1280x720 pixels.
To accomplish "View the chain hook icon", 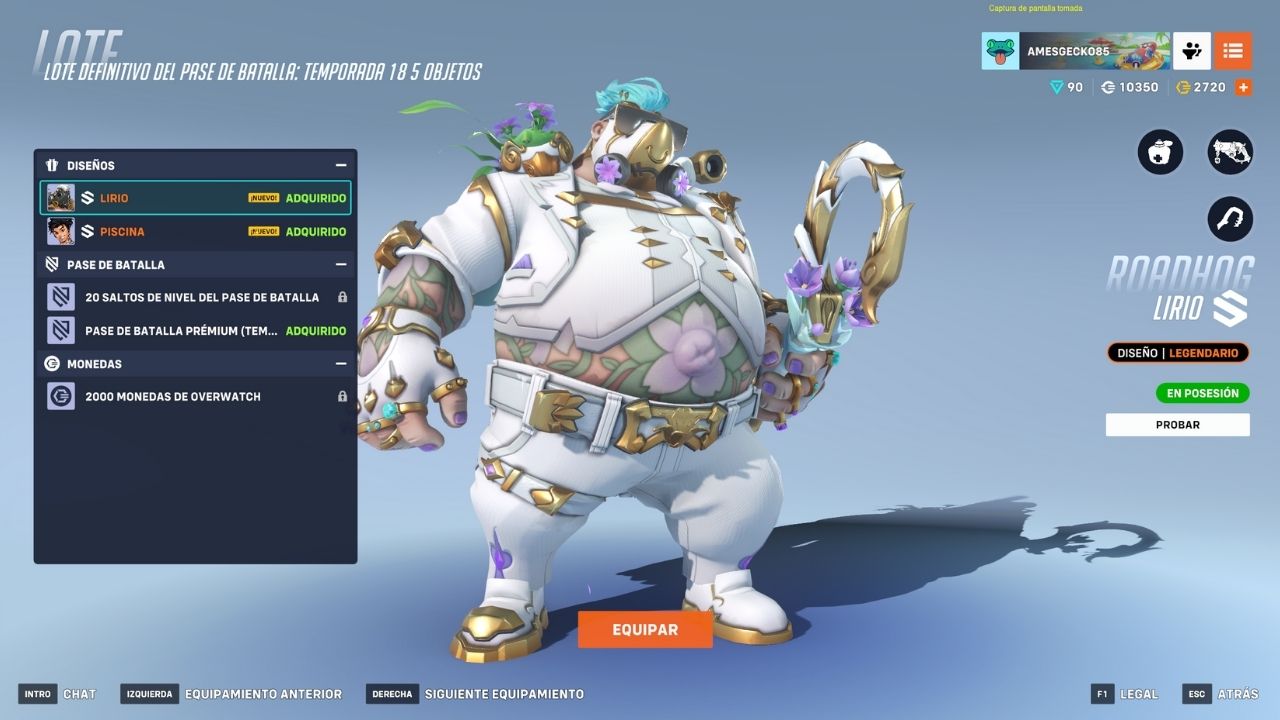I will pyautogui.click(x=1230, y=219).
